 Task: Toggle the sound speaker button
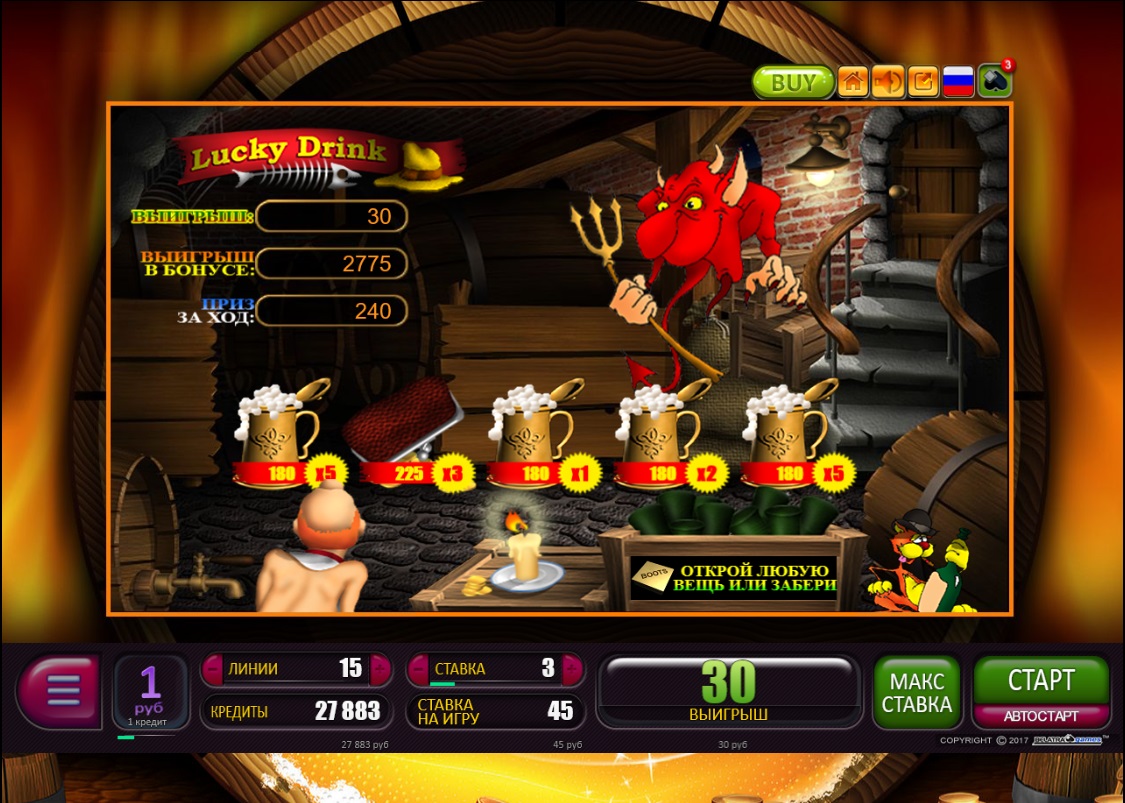pyautogui.click(x=887, y=82)
